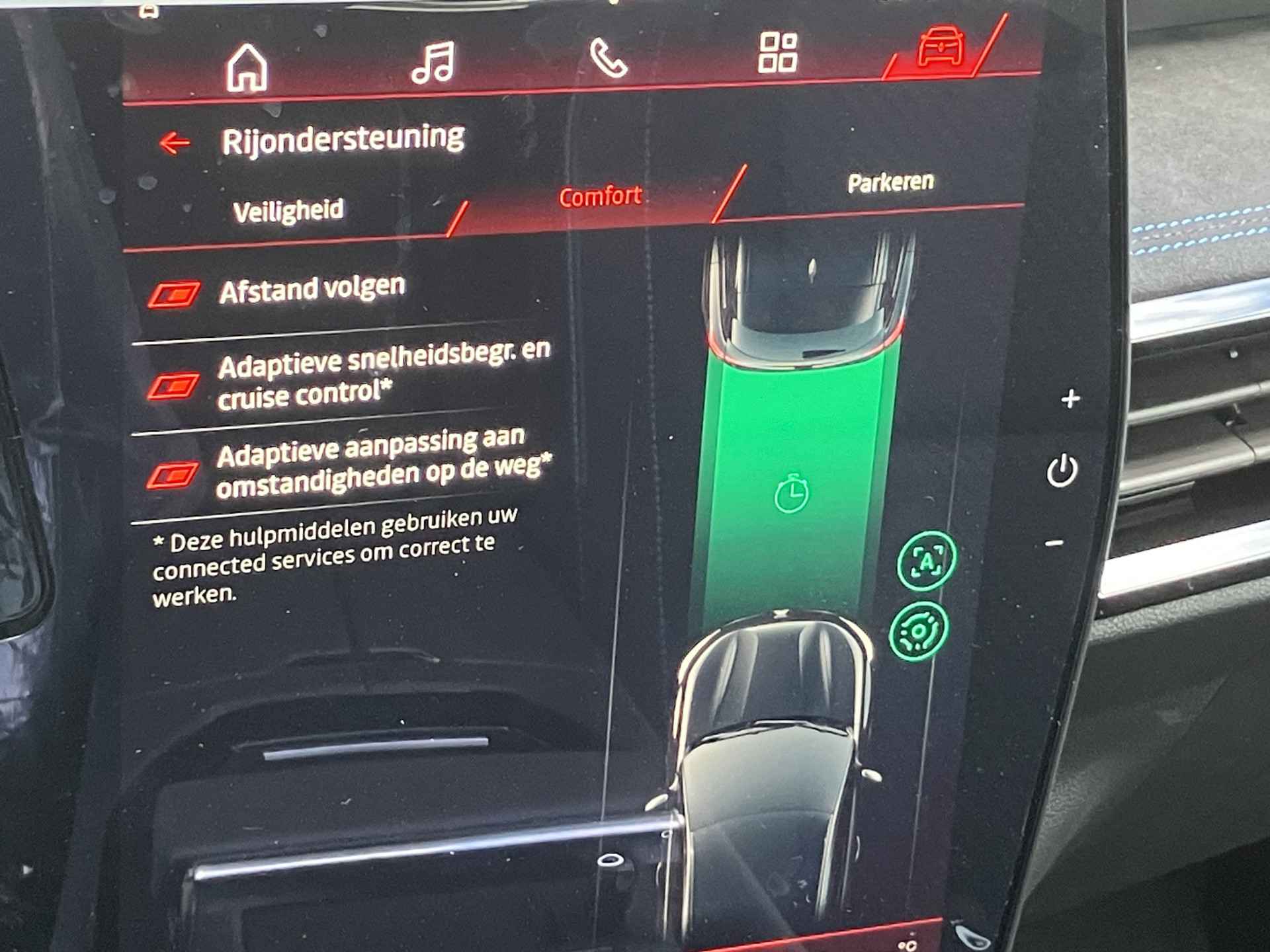Decrease volume with the minus button
Screen dimensions: 1270x952
click(x=1054, y=543)
